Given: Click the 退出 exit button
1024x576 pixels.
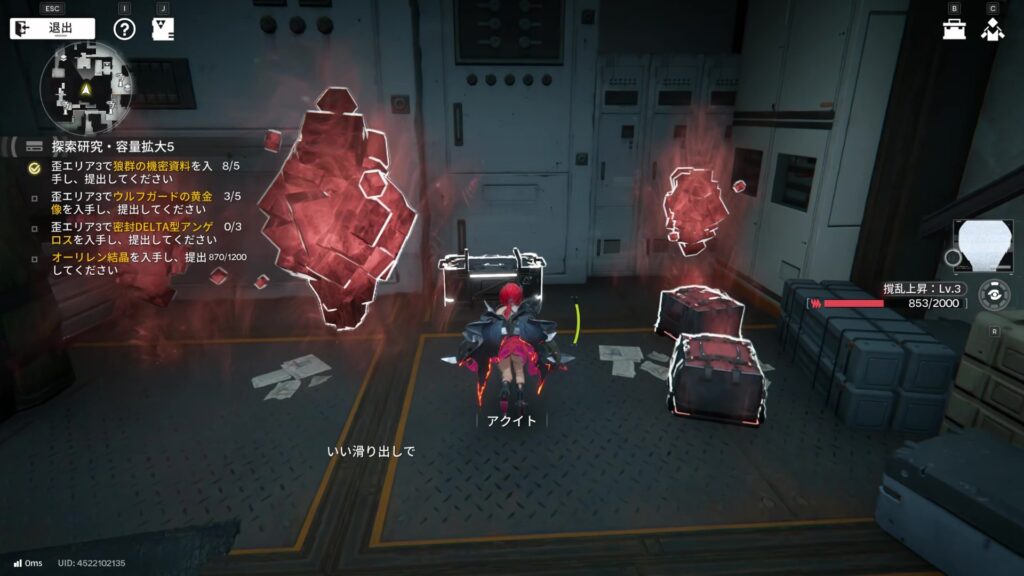Looking at the screenshot, I should [52, 28].
